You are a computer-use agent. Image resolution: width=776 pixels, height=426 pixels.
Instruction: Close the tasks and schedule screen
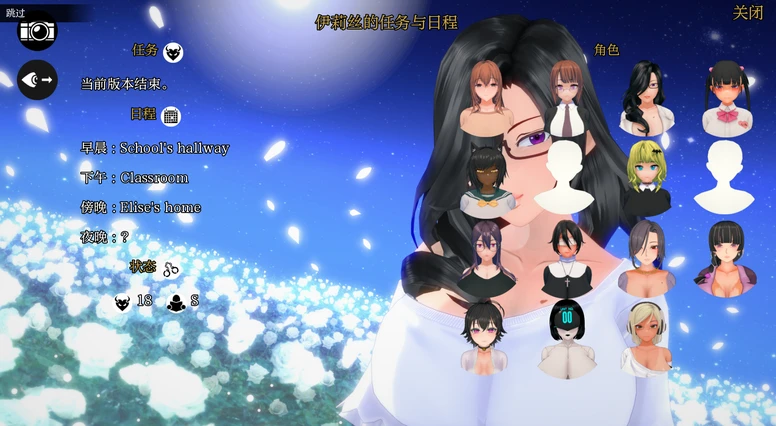point(747,13)
